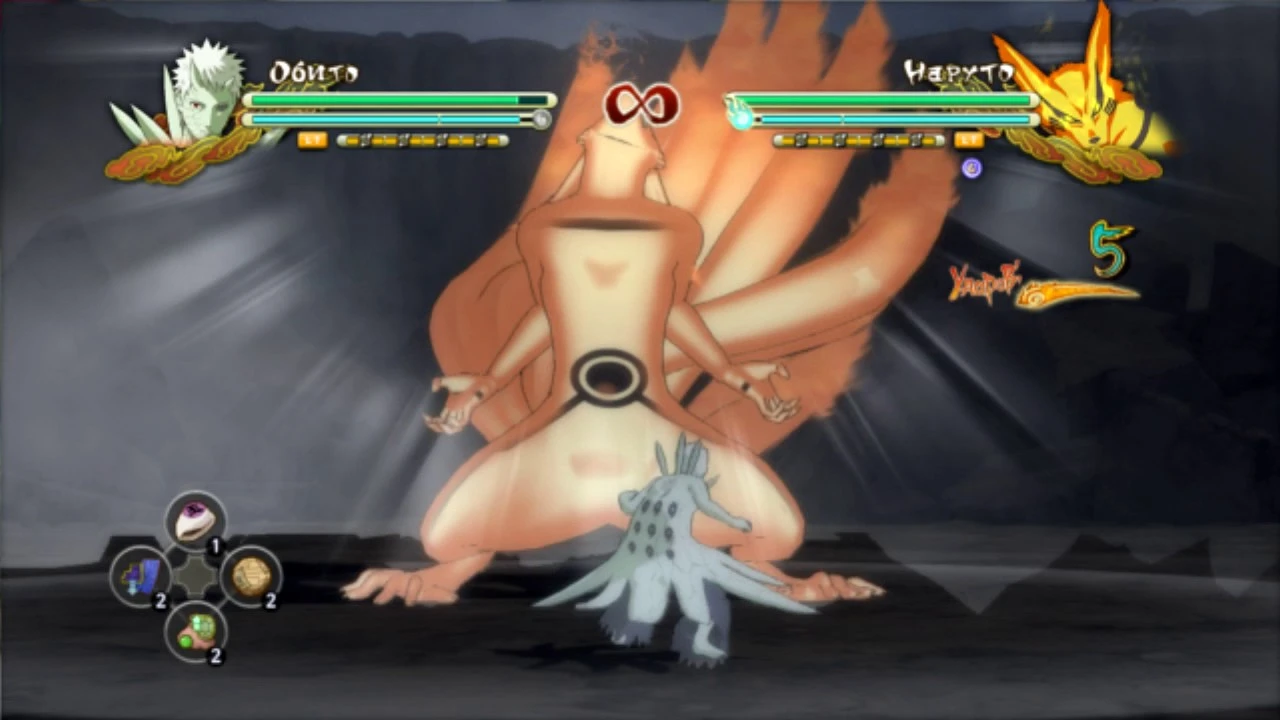Image resolution: width=1280 pixels, height=720 pixels.
Task: Click the infinity time symbol at top center
Action: pyautogui.click(x=640, y=105)
